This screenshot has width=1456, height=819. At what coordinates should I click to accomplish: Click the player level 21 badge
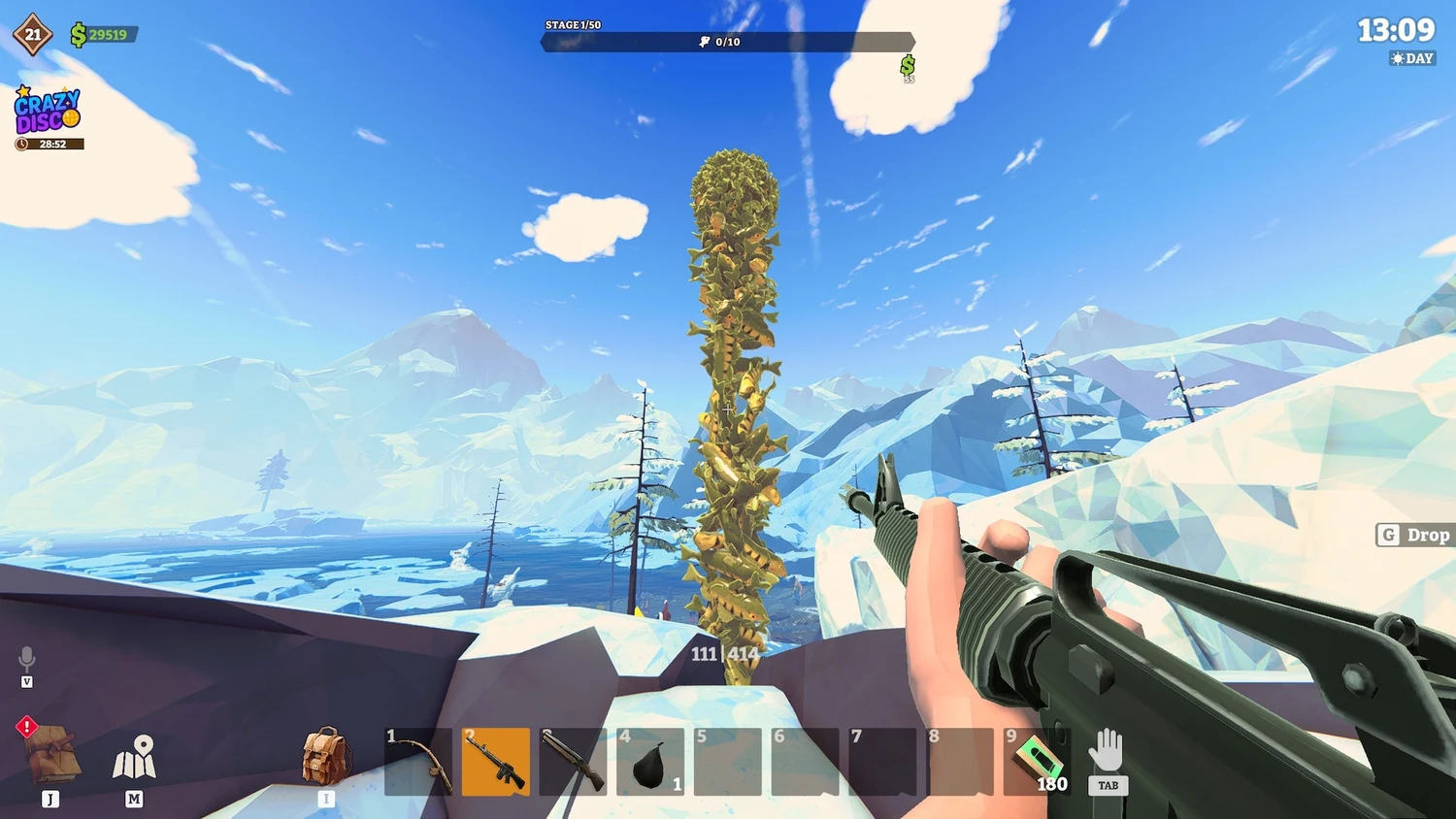[x=33, y=35]
